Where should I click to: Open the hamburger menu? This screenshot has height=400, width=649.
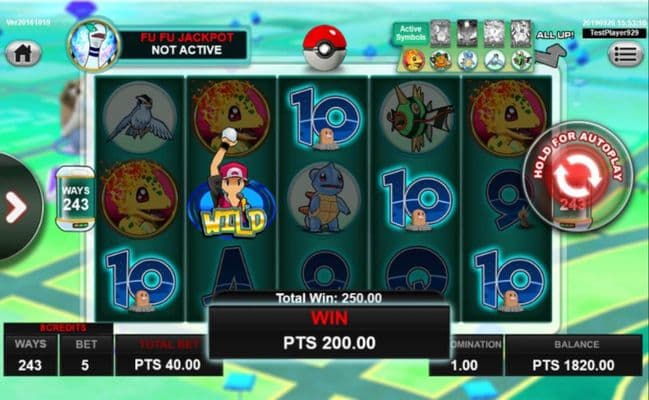[x=626, y=53]
